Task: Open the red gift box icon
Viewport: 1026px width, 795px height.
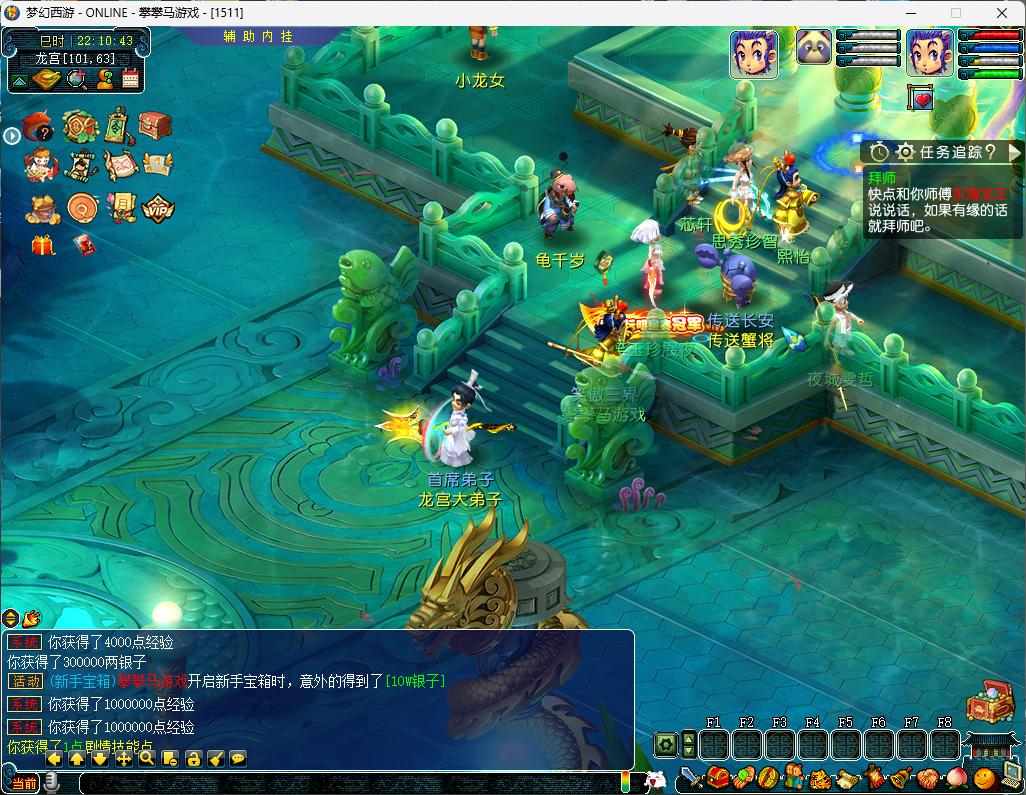Action: point(43,245)
